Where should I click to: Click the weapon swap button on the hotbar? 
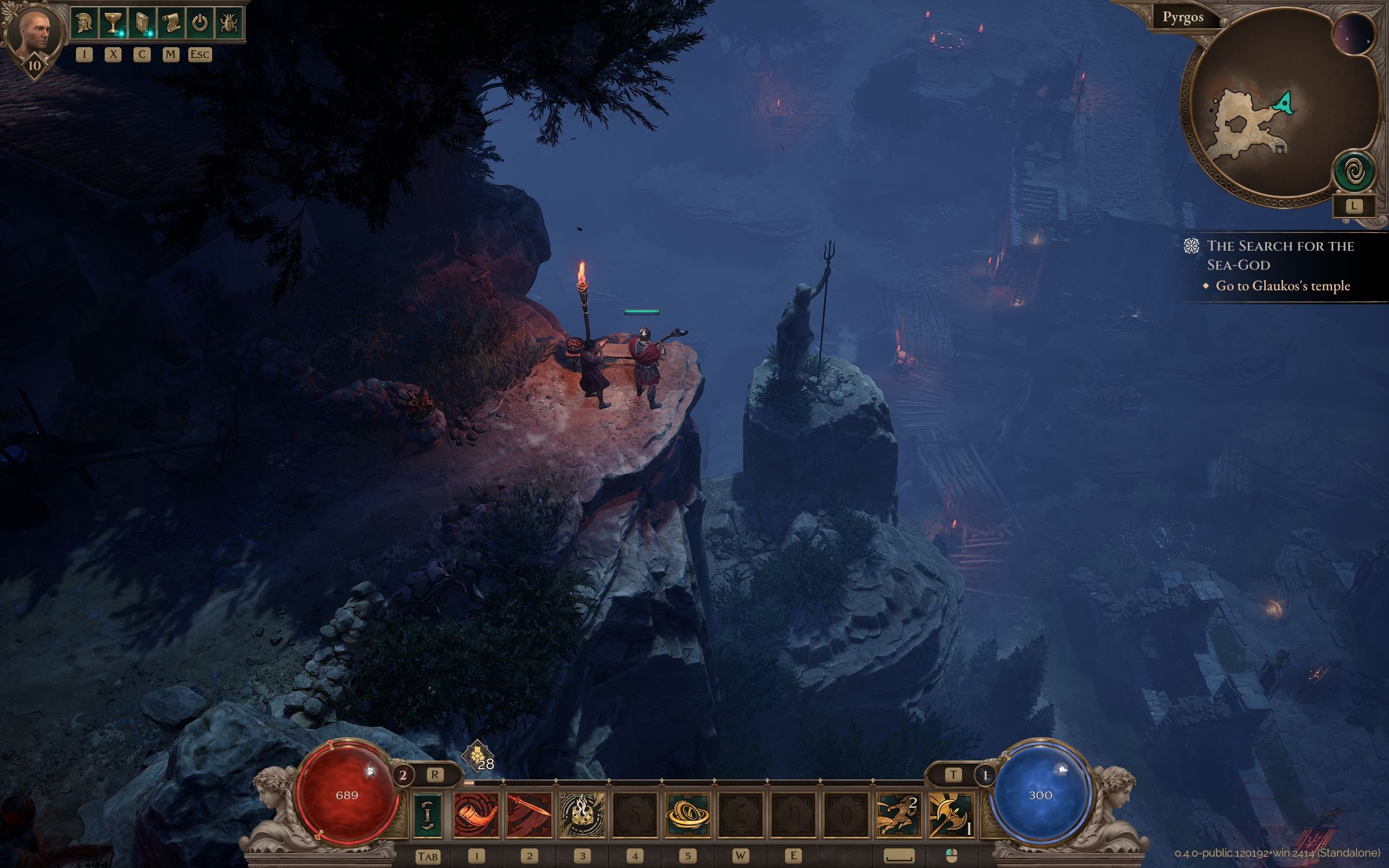[427, 815]
